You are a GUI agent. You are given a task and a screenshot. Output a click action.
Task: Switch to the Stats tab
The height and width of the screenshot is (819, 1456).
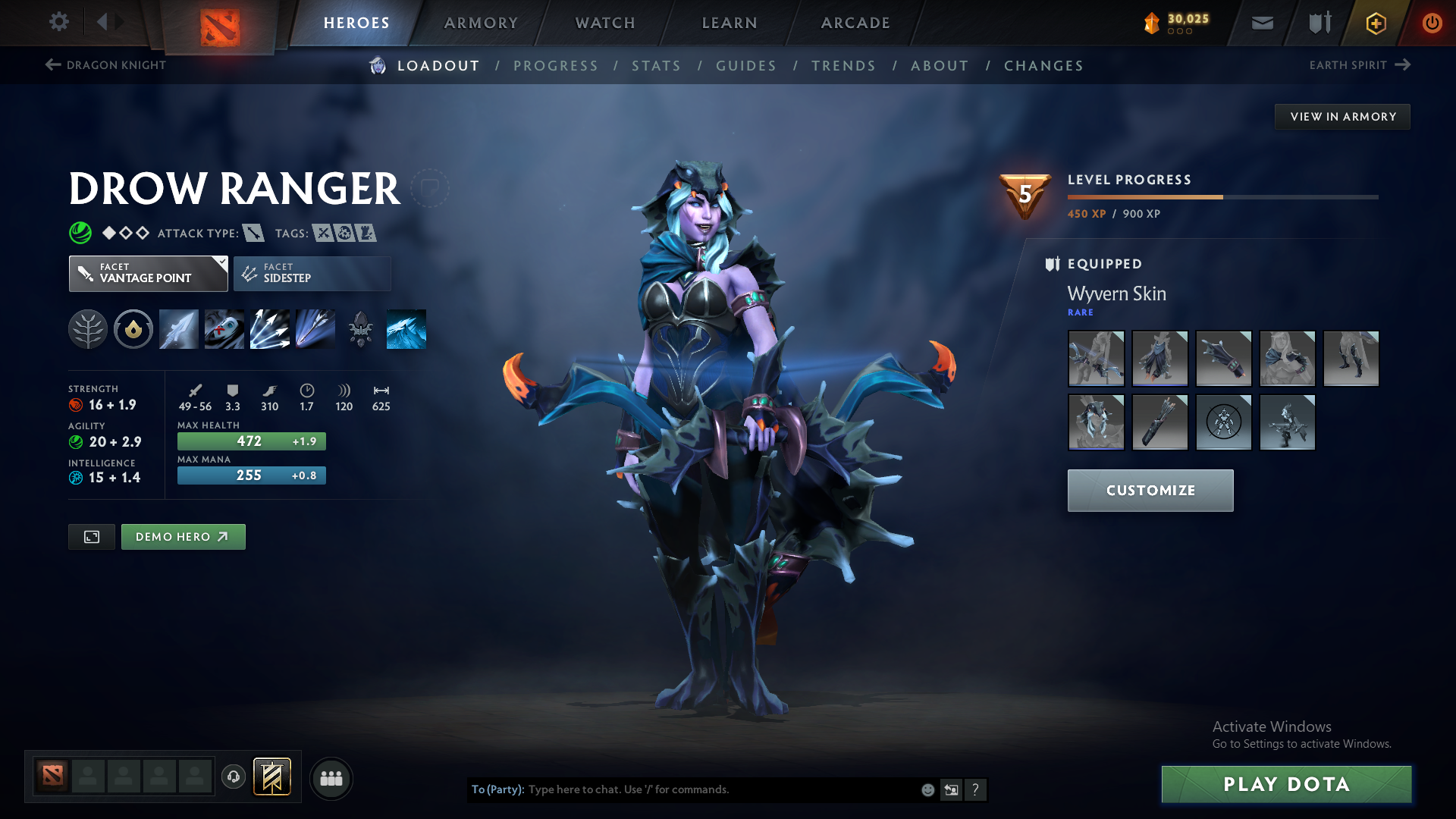coord(656,65)
